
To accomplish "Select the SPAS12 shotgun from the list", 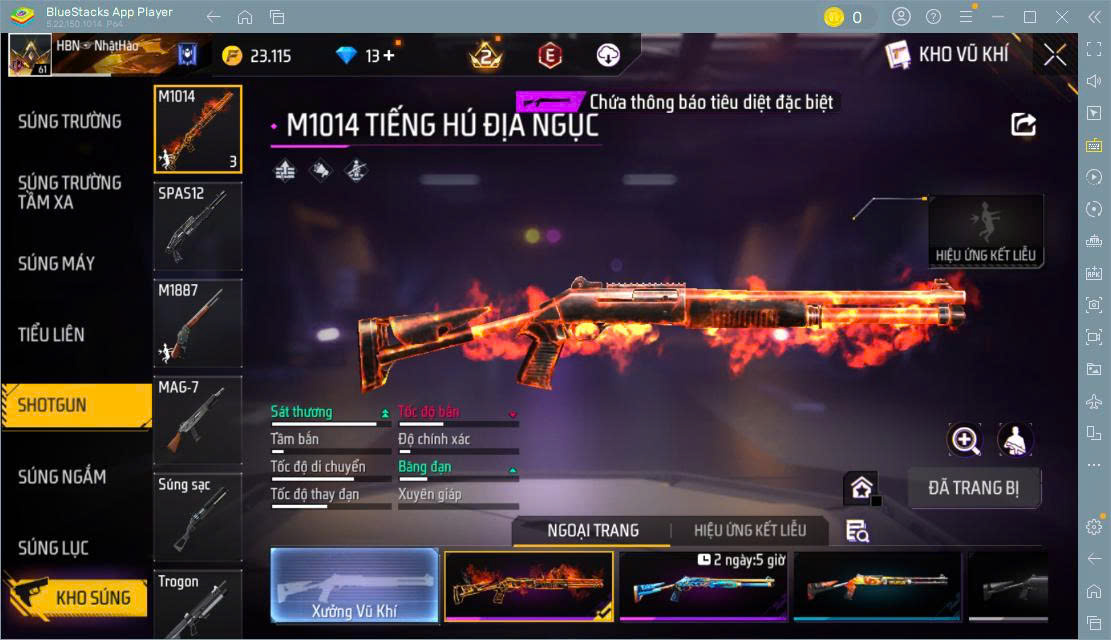I will click(197, 226).
